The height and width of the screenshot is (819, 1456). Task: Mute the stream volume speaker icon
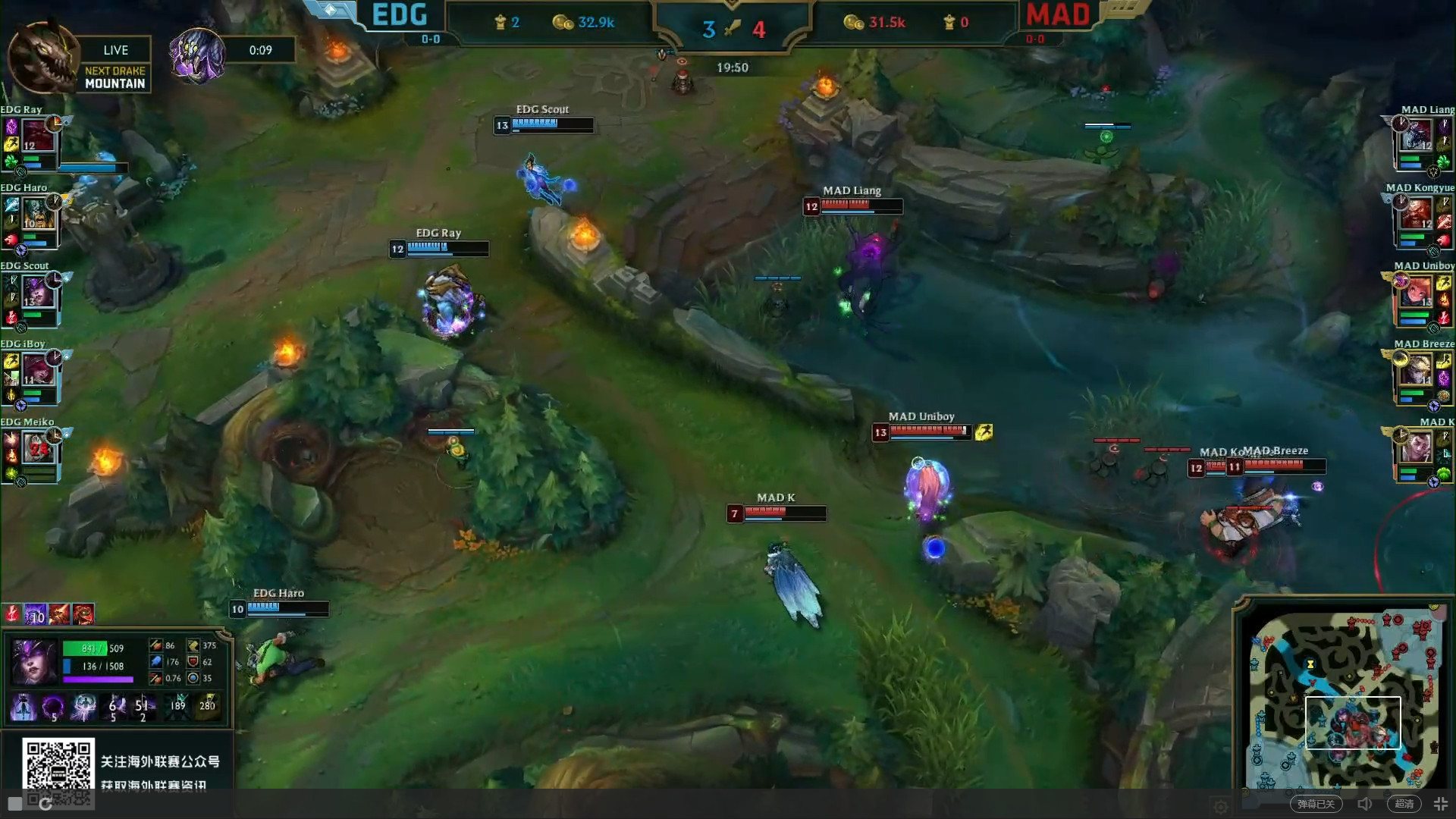point(1365,804)
